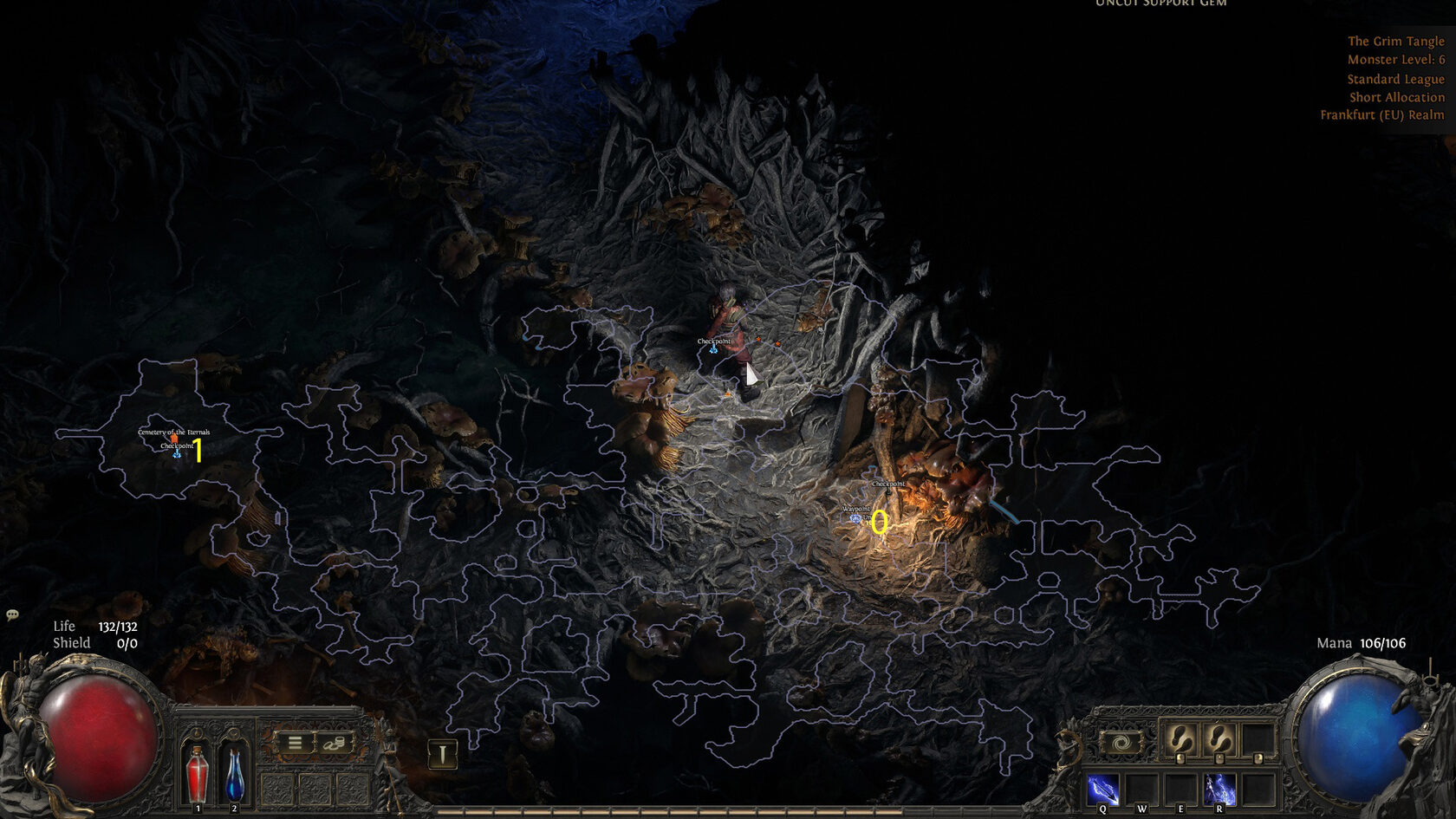Open the coins and rings shop button

pyautogui.click(x=335, y=743)
